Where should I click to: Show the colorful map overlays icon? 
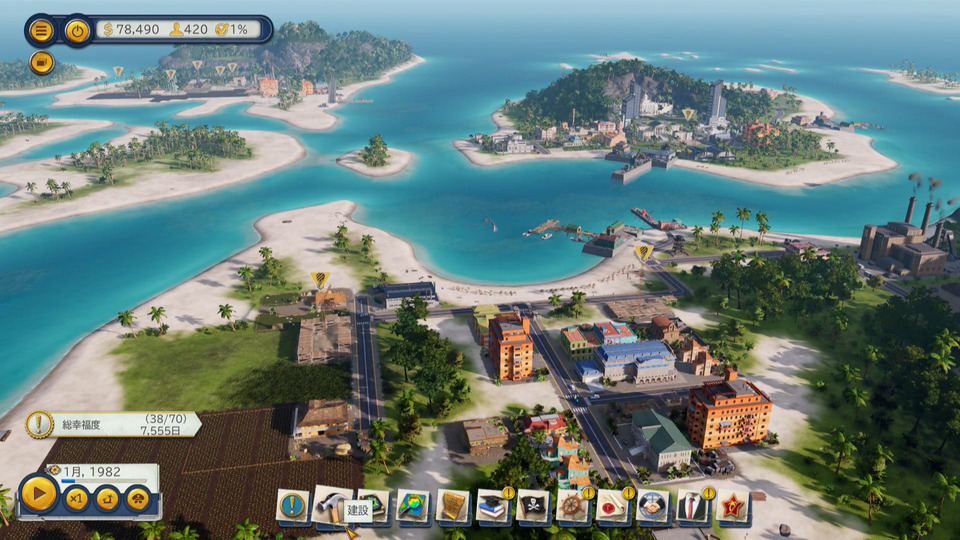[413, 506]
